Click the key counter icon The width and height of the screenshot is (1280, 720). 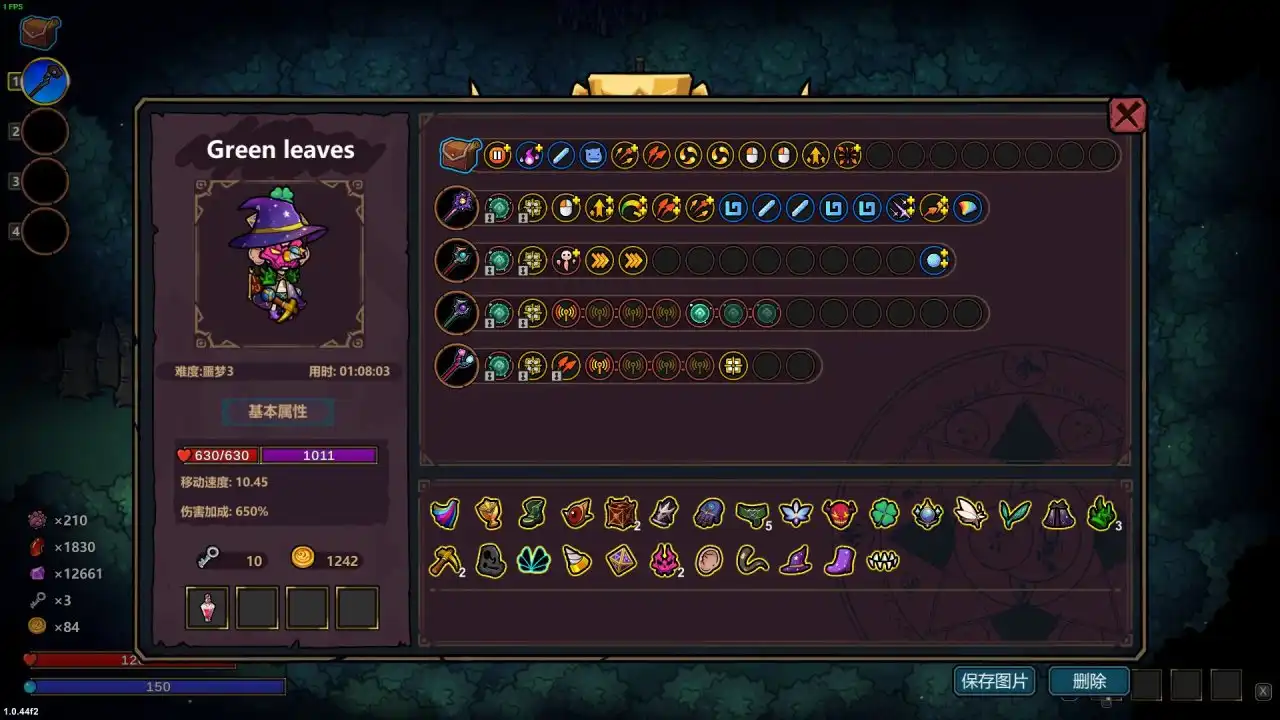point(207,560)
